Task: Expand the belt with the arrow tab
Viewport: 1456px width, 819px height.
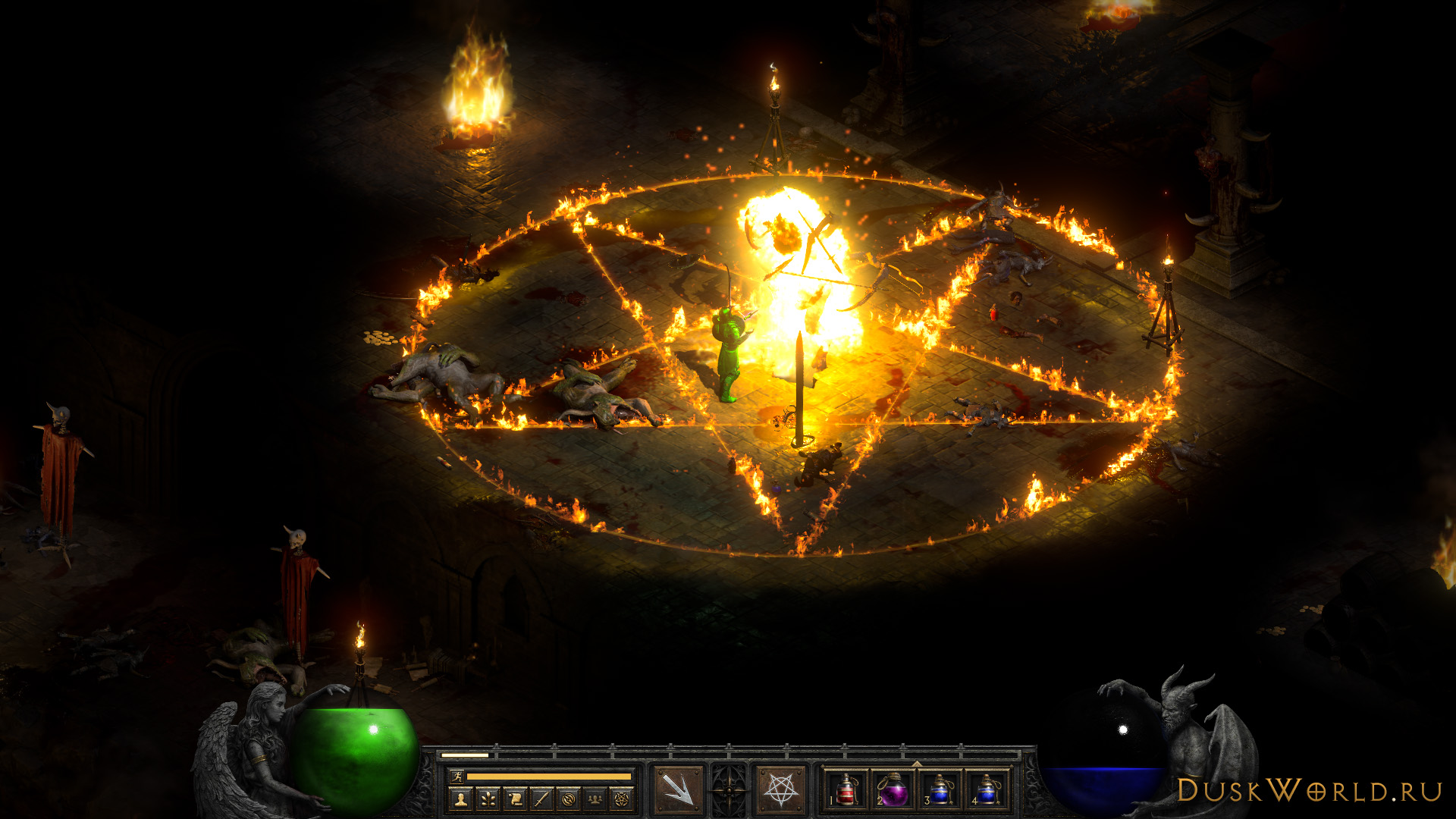Action: point(916,764)
